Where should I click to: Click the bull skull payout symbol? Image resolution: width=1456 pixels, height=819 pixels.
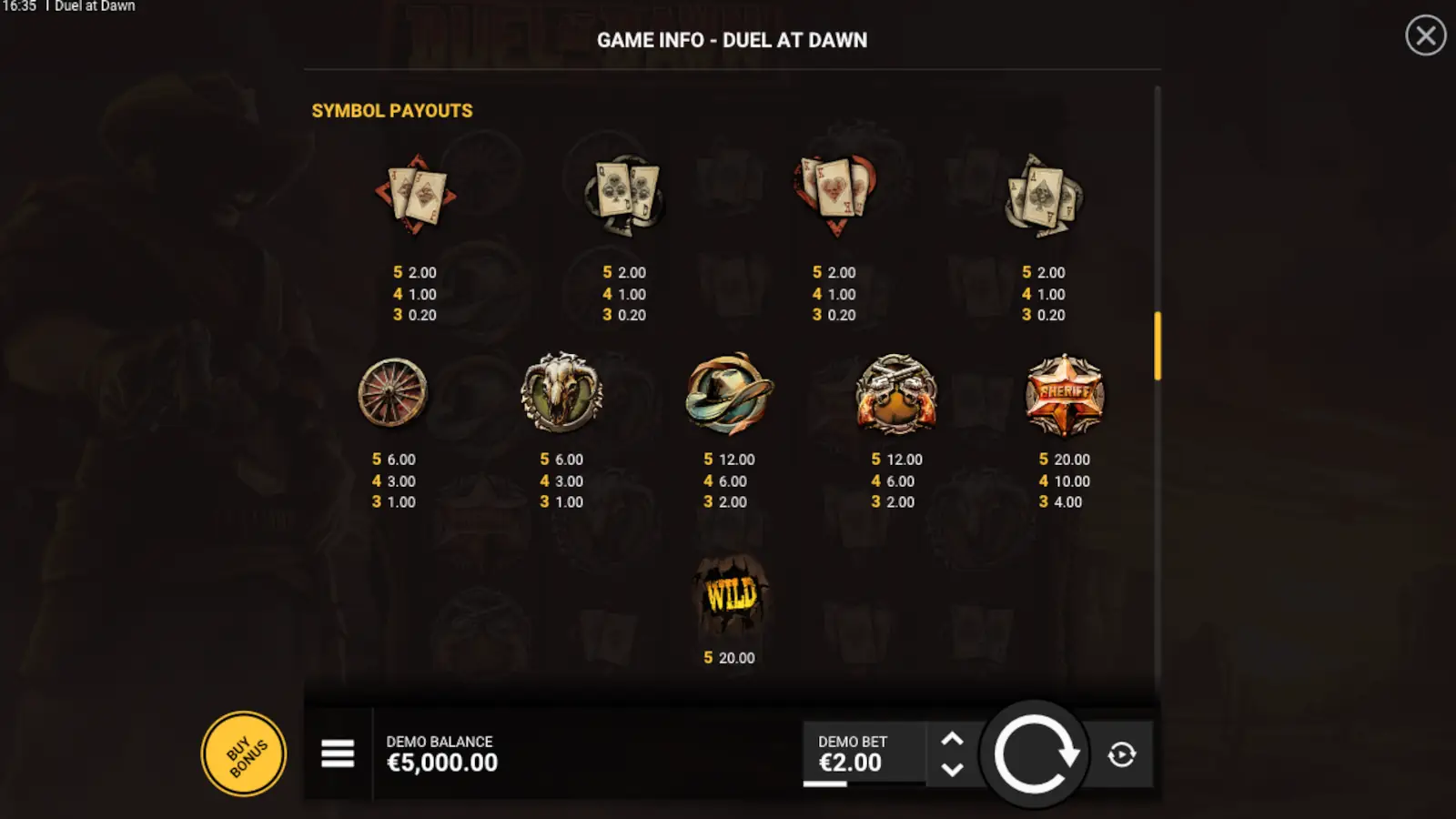tap(561, 391)
